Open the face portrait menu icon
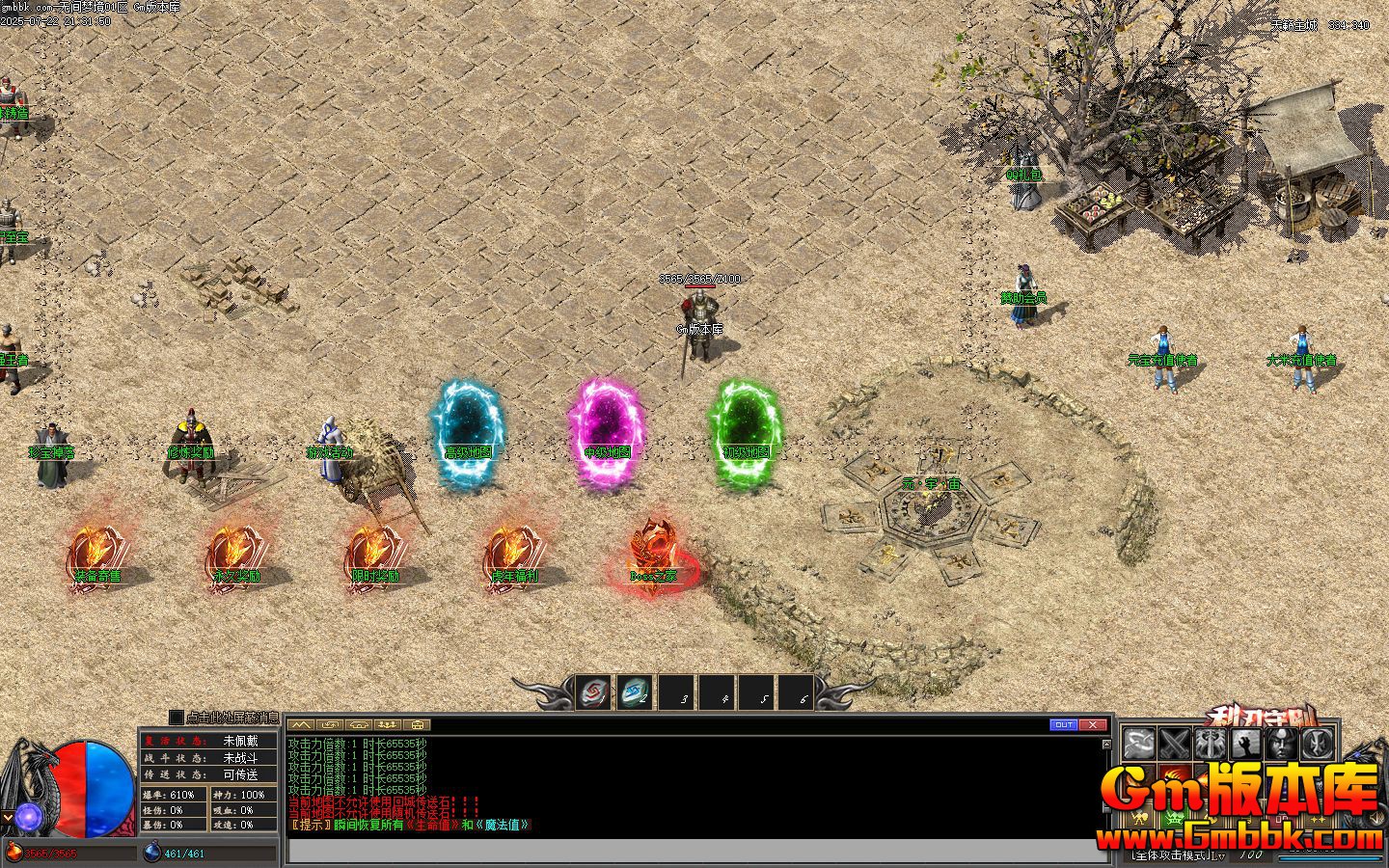This screenshot has height=868, width=1389. 1279,744
